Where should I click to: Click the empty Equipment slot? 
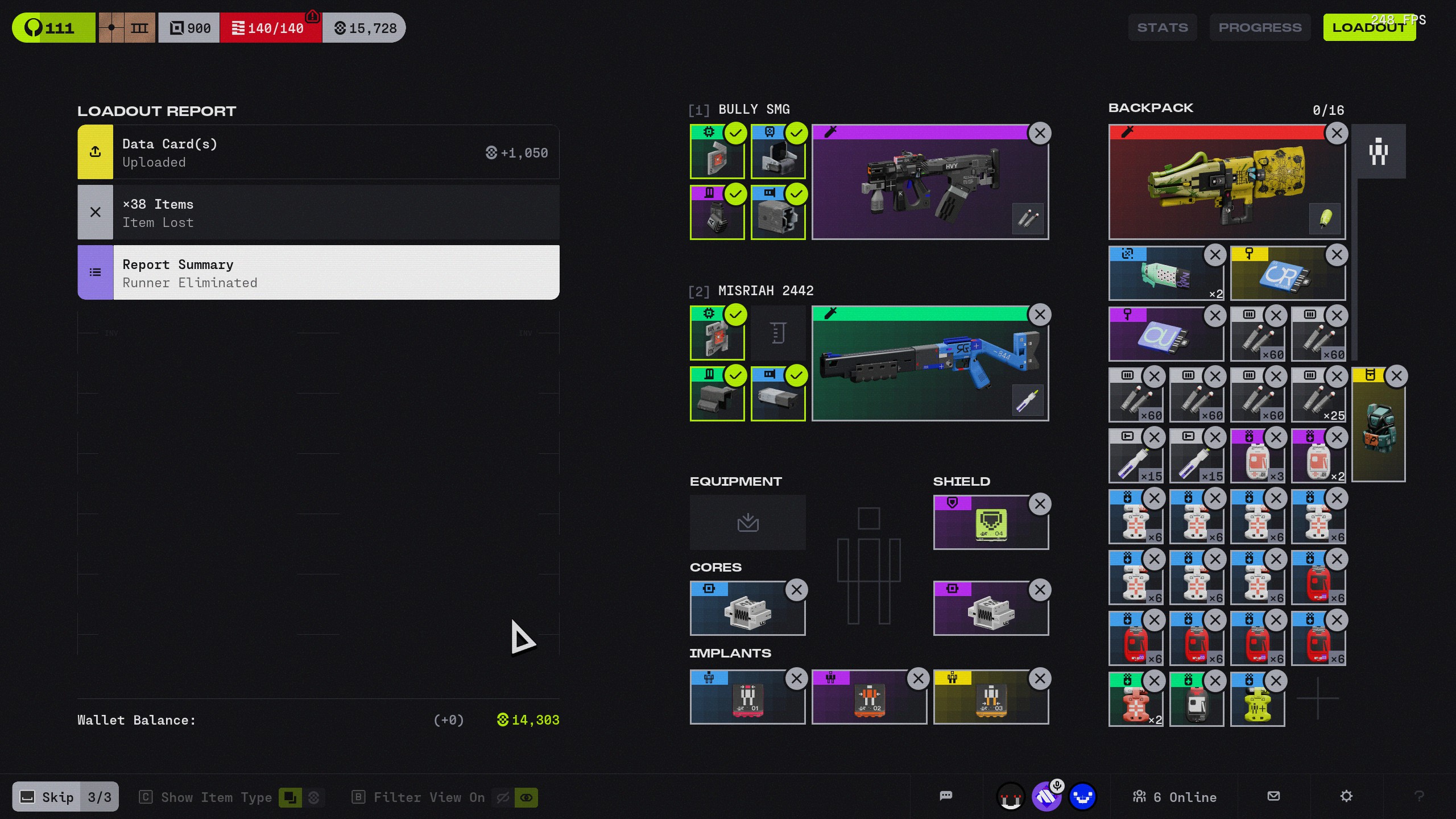(x=747, y=522)
